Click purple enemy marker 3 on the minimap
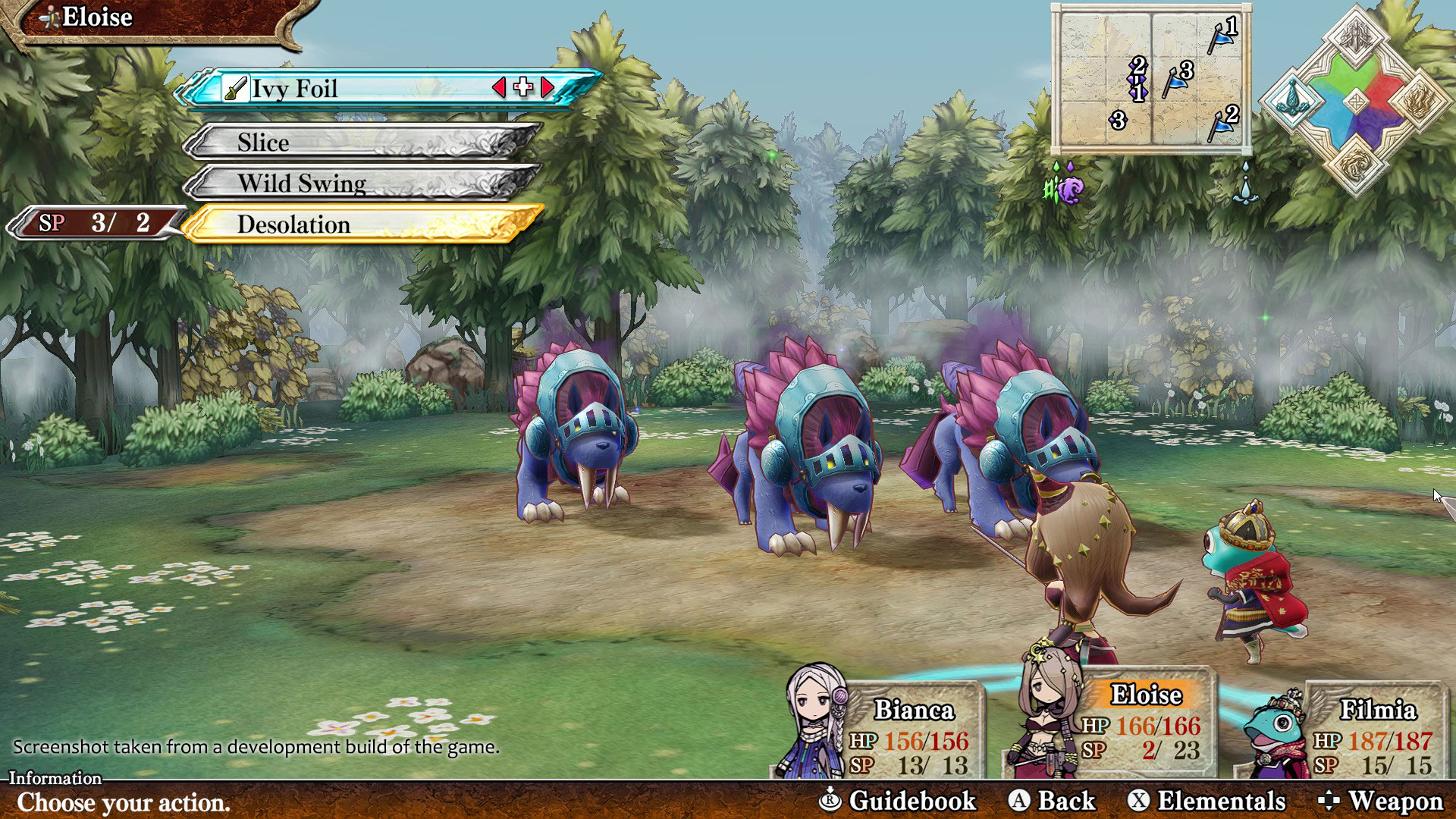 coord(1119,121)
